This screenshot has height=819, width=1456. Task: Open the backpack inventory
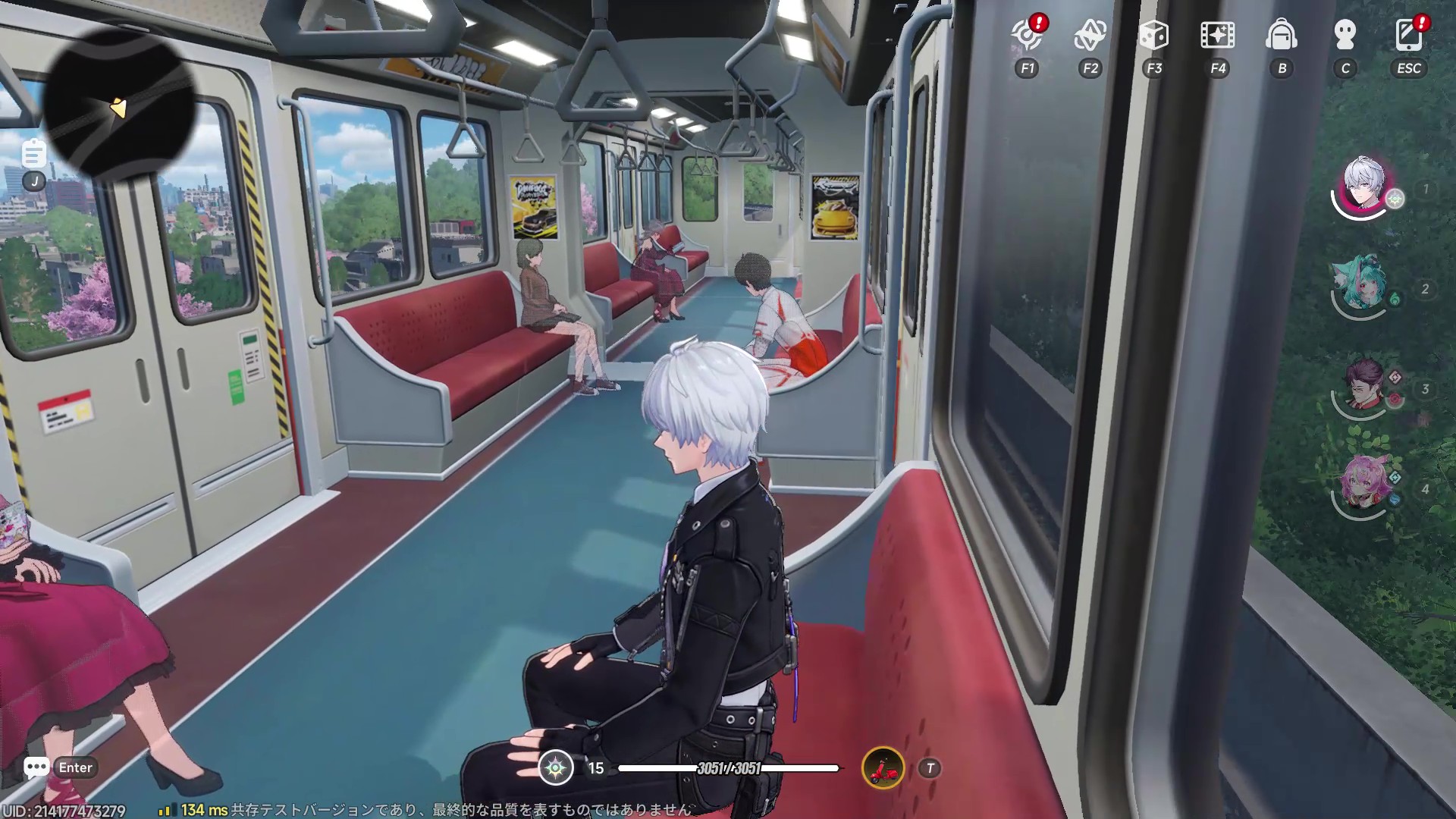[1282, 36]
